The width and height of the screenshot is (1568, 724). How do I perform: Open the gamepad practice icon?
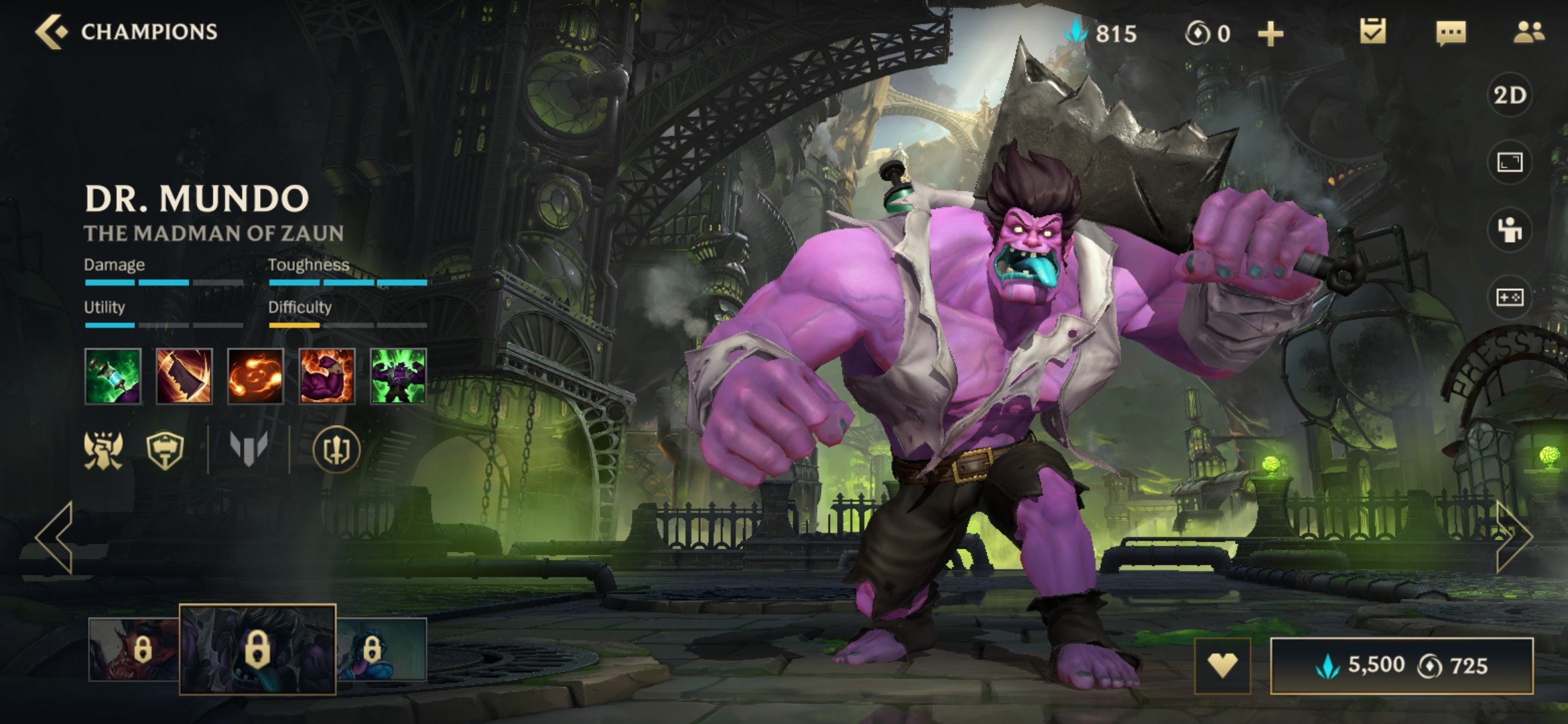[x=1510, y=297]
